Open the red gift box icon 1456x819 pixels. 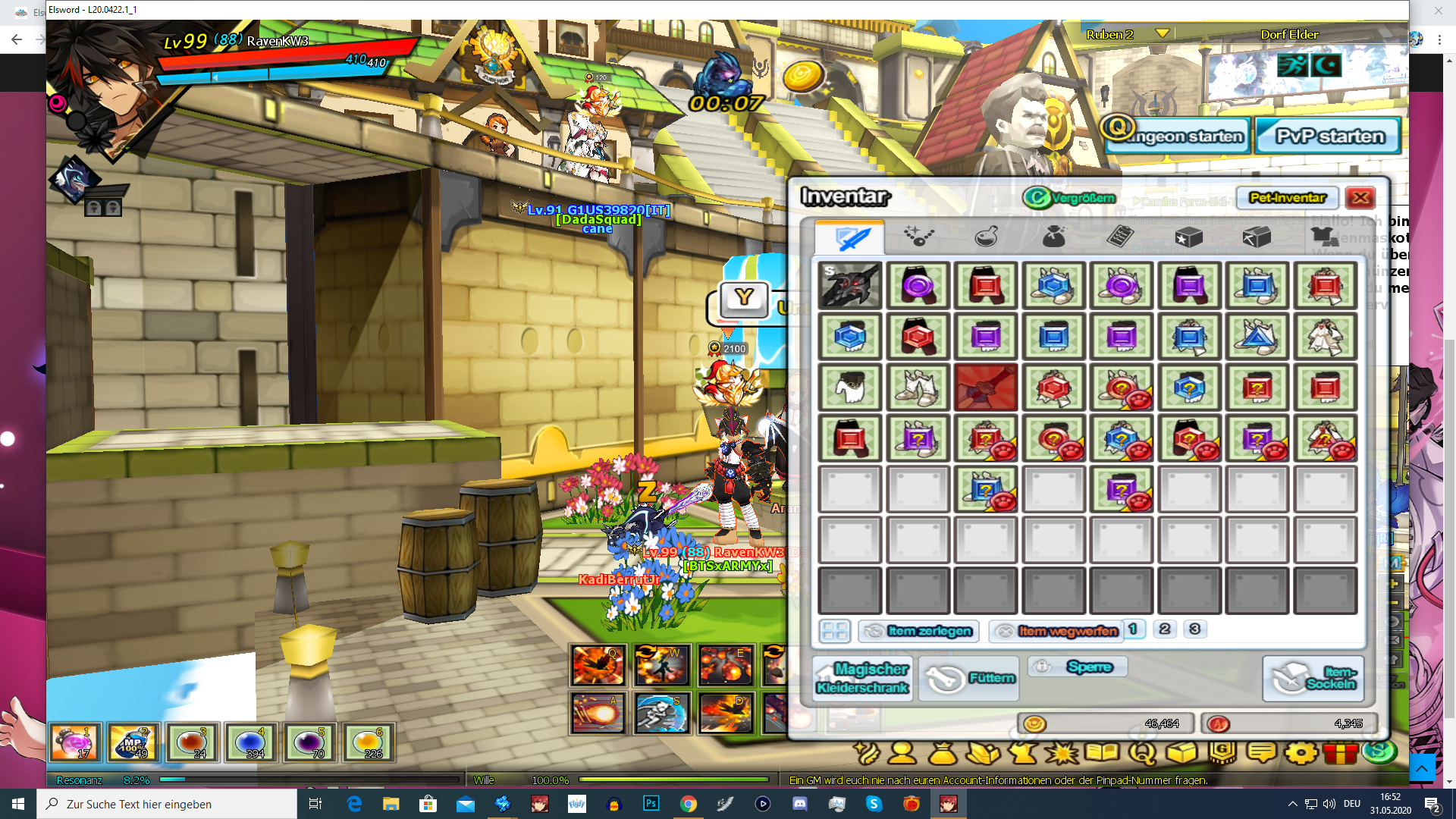[x=1340, y=753]
